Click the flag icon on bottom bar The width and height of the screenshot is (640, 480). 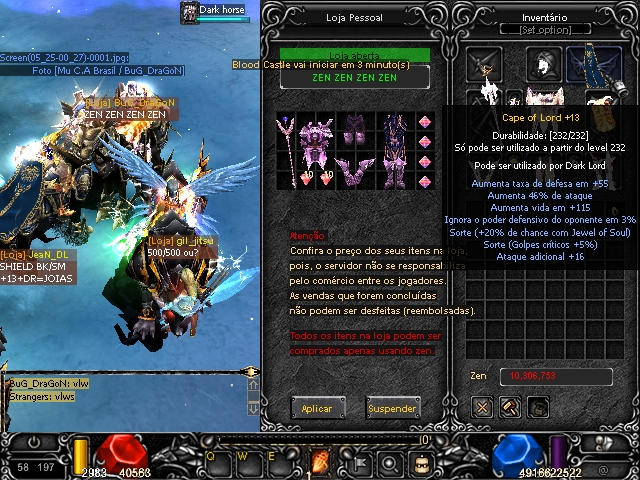(x=357, y=463)
